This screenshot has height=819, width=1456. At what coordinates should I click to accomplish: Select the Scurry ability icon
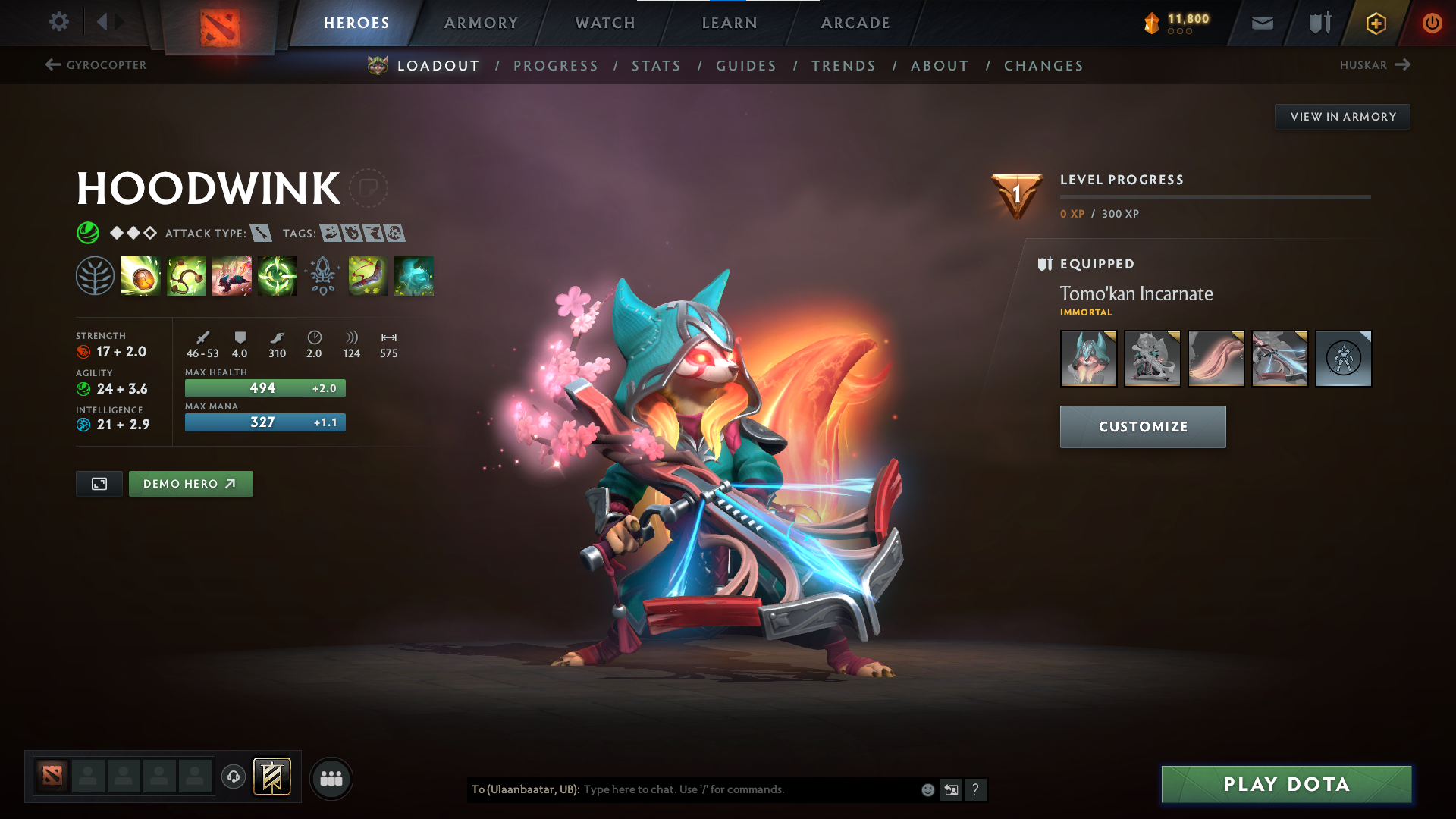pos(231,276)
